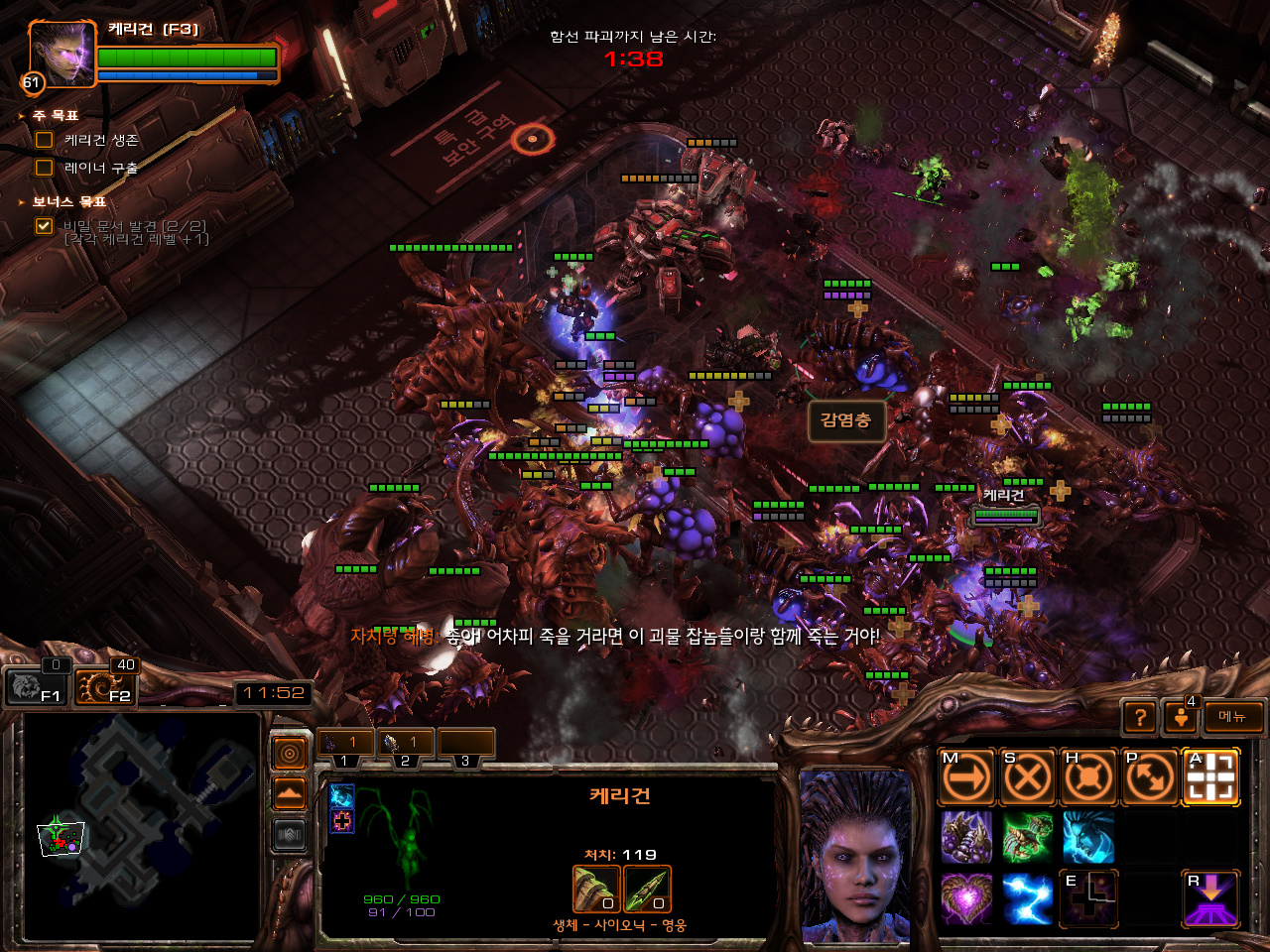This screenshot has height=952, width=1270.
Task: Activate the purple descending arrow ability
Action: [x=1210, y=898]
